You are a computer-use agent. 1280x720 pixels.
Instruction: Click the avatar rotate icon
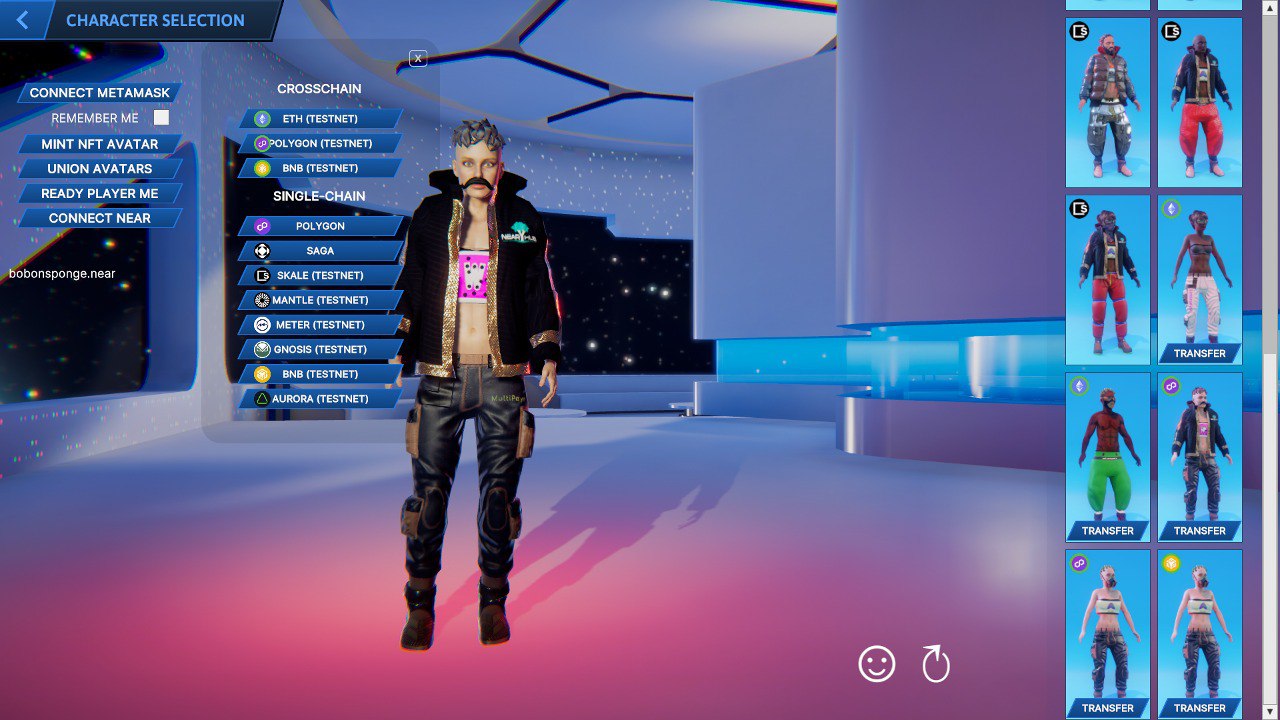935,663
